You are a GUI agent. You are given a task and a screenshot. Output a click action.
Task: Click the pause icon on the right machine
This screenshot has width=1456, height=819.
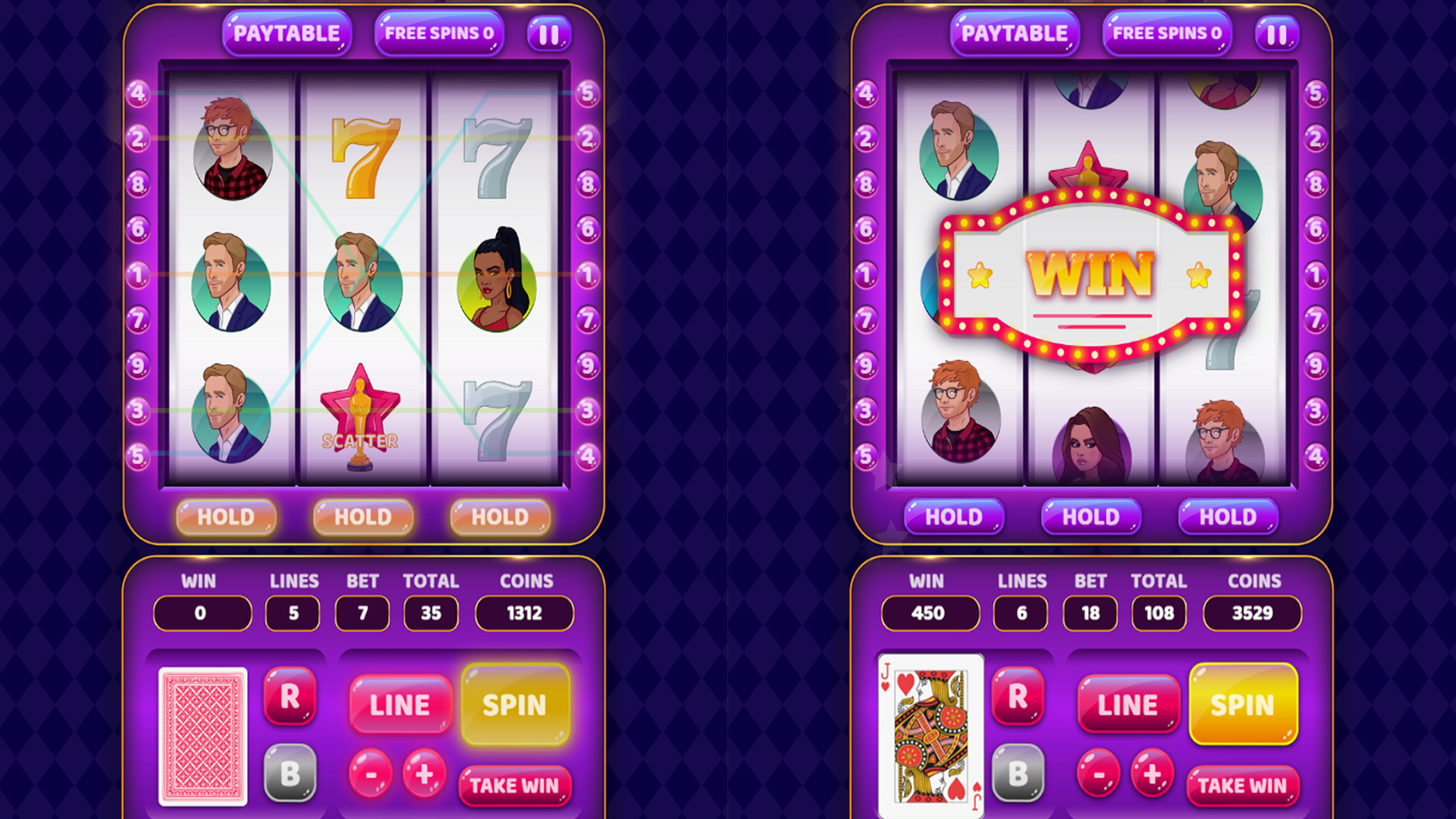1278,33
